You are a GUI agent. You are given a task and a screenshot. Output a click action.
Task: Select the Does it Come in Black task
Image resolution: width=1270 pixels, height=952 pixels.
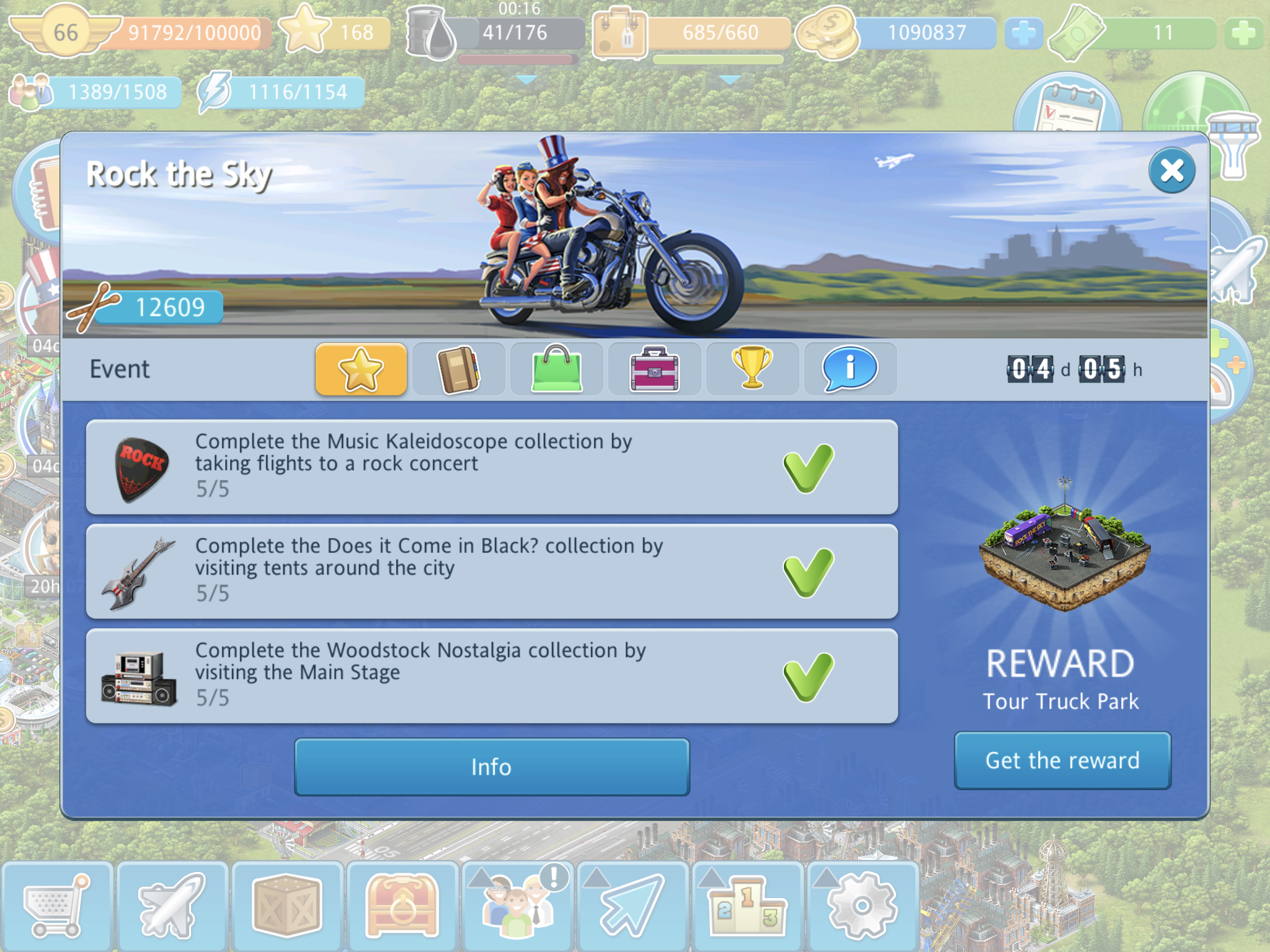point(491,571)
